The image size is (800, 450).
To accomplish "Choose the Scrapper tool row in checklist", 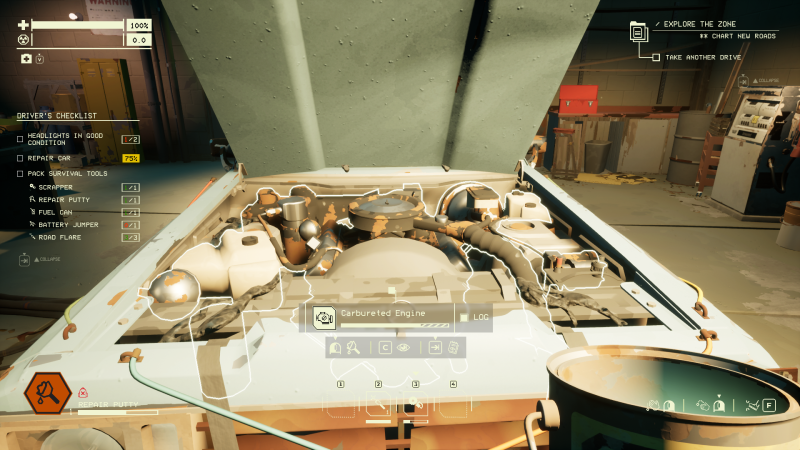I will 56,187.
